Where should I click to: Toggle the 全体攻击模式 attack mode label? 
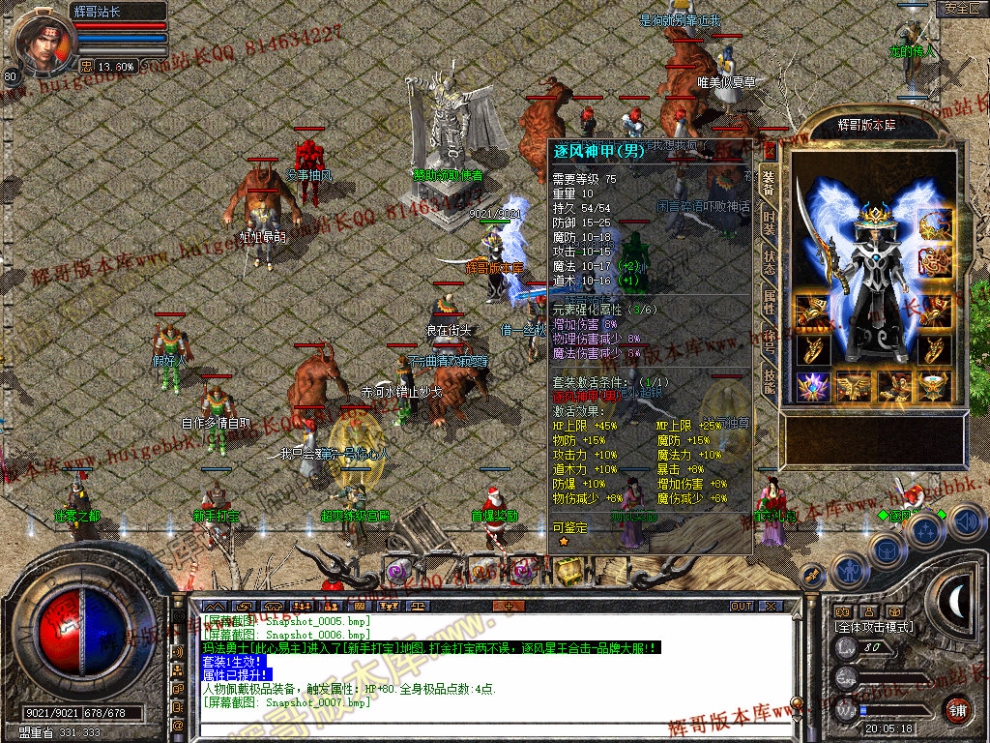tap(874, 626)
